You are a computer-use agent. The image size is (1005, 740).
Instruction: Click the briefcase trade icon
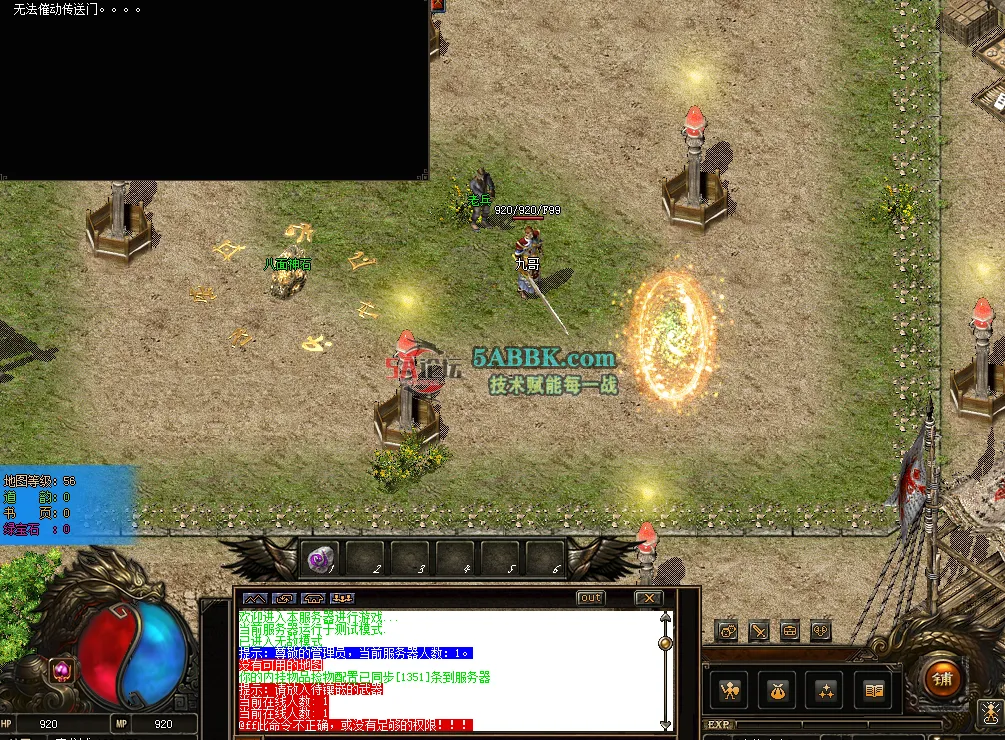point(790,631)
